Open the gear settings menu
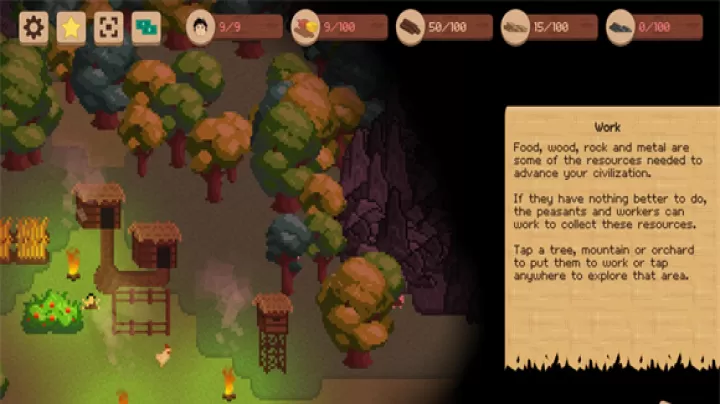This screenshot has height=404, width=720. tap(34, 27)
